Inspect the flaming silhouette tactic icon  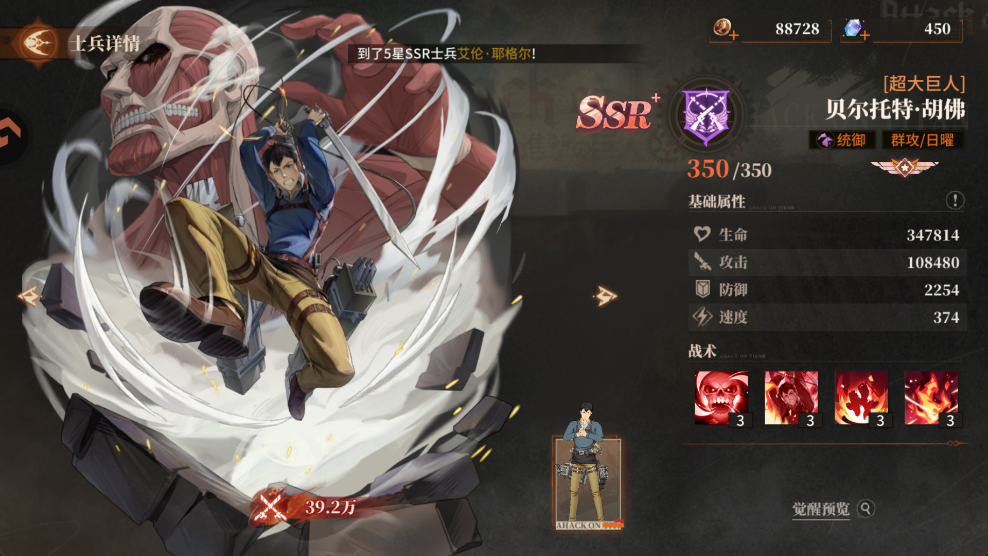click(x=861, y=398)
